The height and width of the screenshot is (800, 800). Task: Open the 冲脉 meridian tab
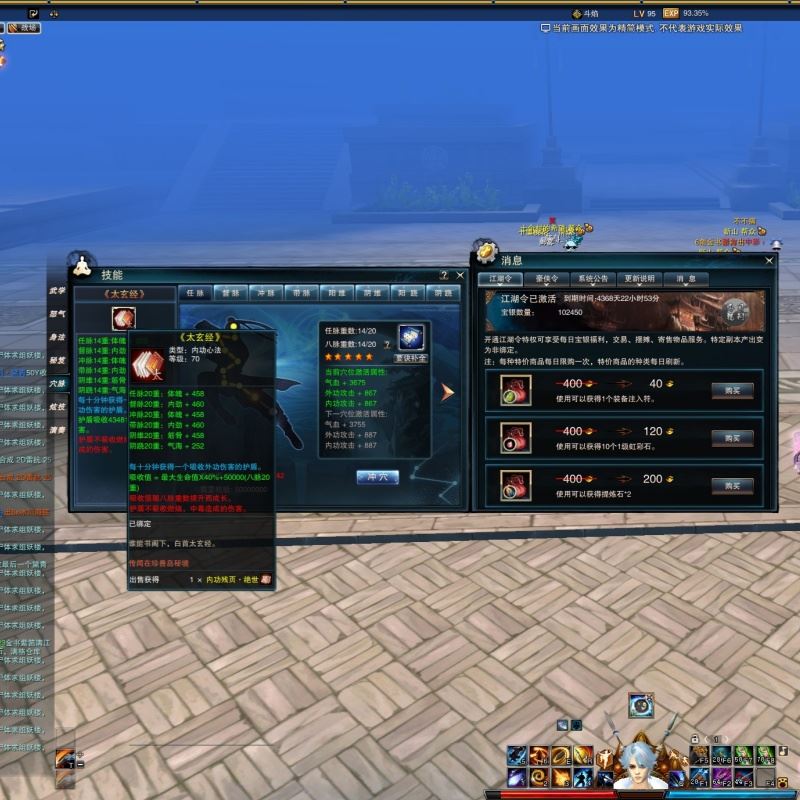click(x=265, y=294)
